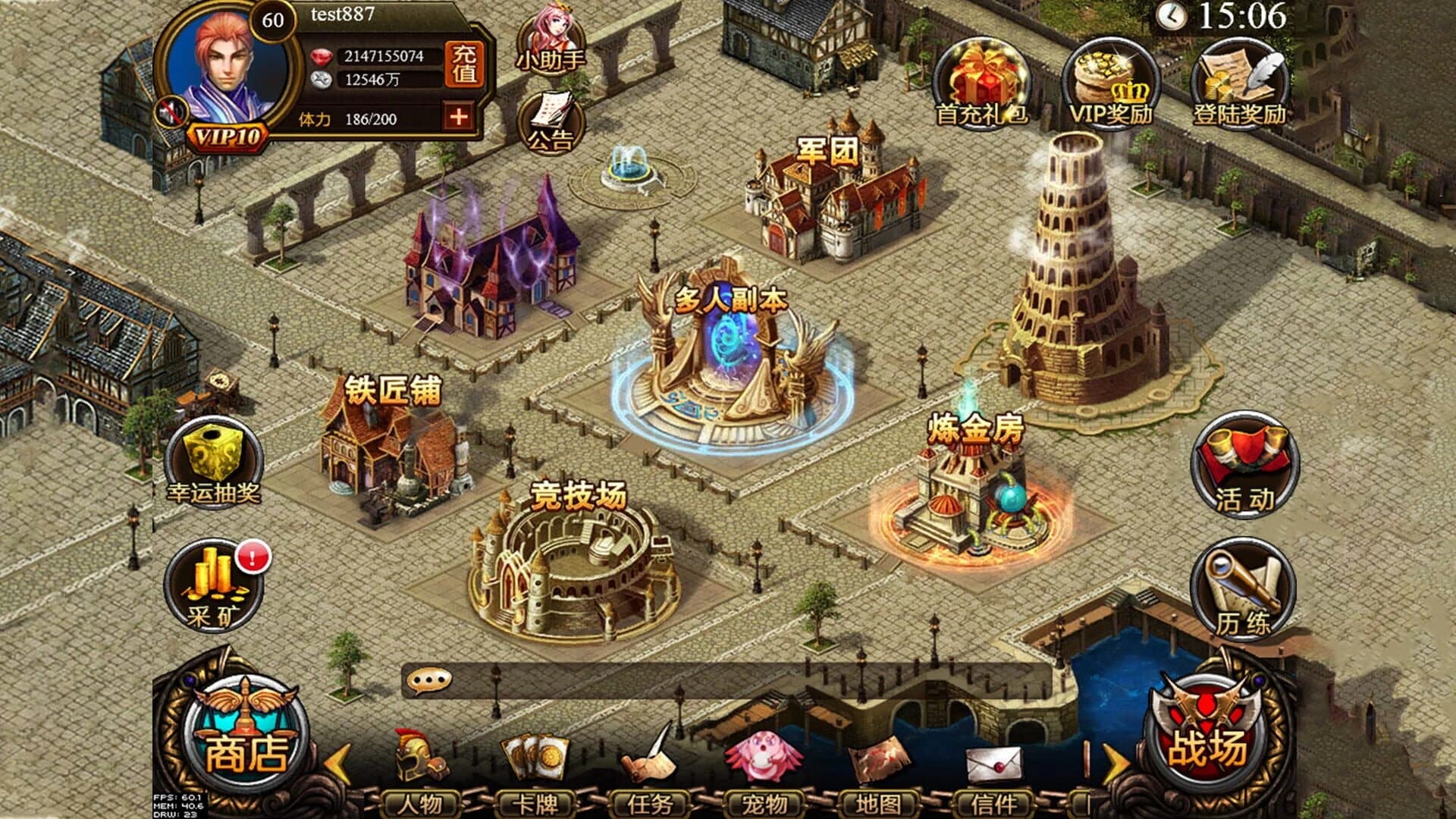Viewport: 1456px width, 819px height.
Task: Claim the 首充礼包 first-charge gift pack
Action: [980, 76]
